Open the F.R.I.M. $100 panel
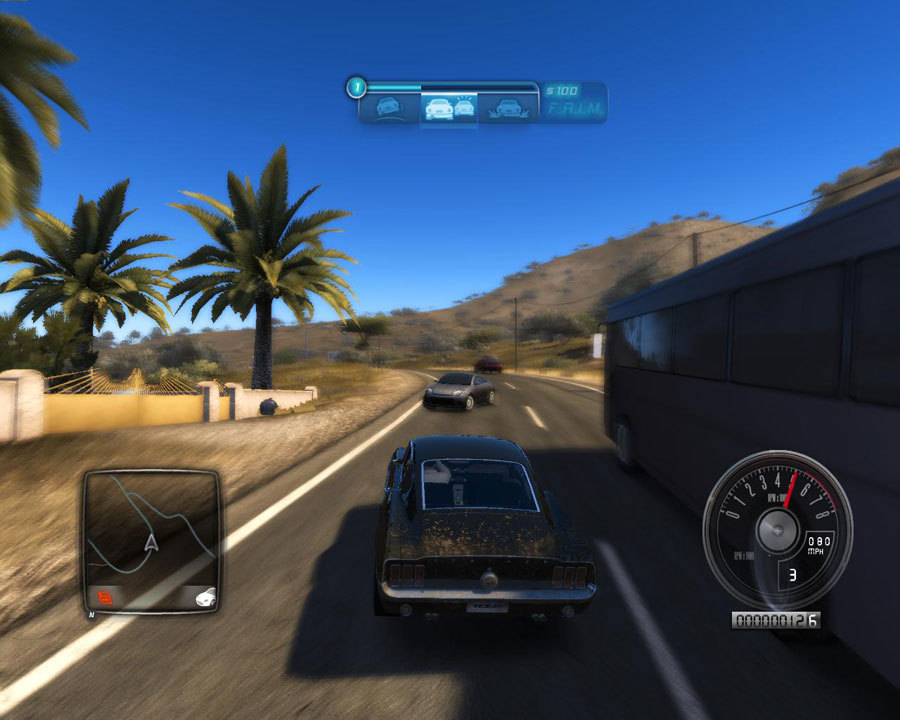Screen dimensions: 900x720 (x=574, y=102)
